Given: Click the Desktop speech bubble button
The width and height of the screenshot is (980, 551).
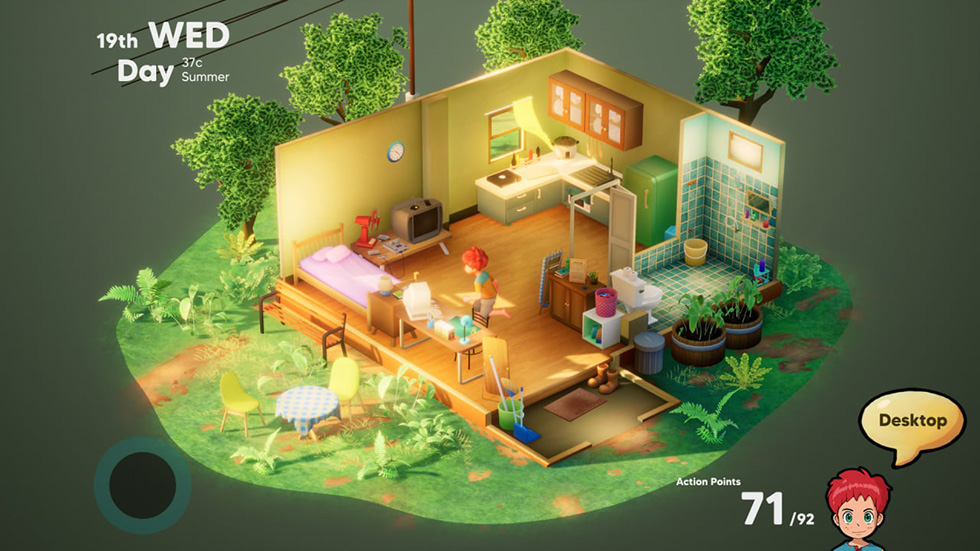Looking at the screenshot, I should click(x=911, y=421).
